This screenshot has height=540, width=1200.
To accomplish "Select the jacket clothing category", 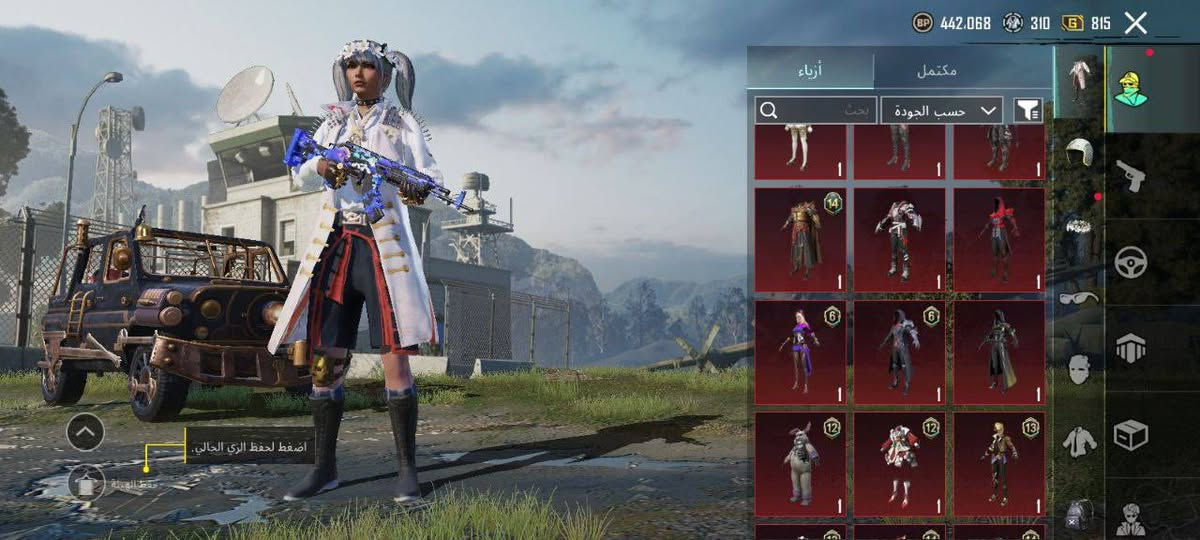I will coord(1079,441).
